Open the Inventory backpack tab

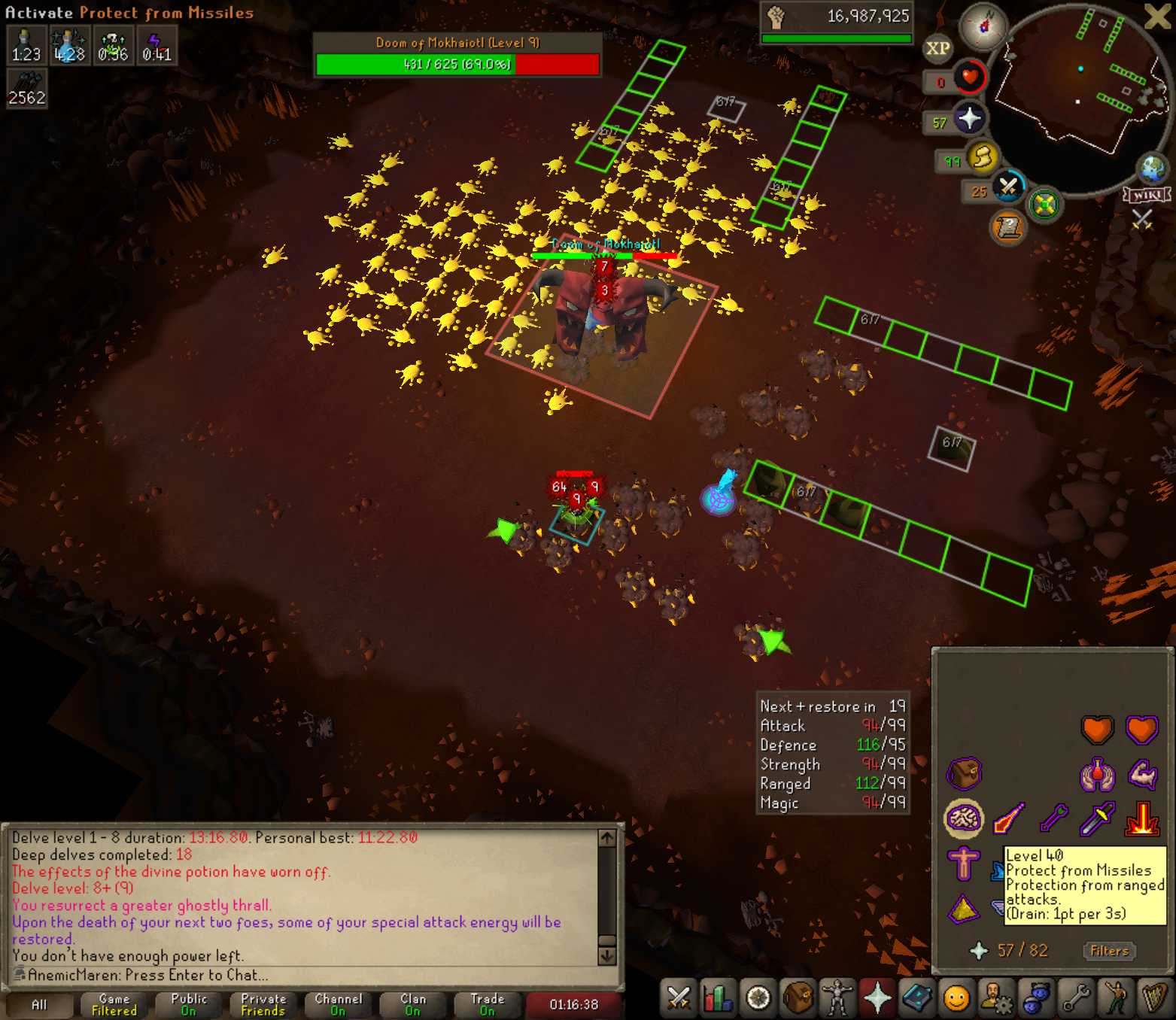pos(798,998)
